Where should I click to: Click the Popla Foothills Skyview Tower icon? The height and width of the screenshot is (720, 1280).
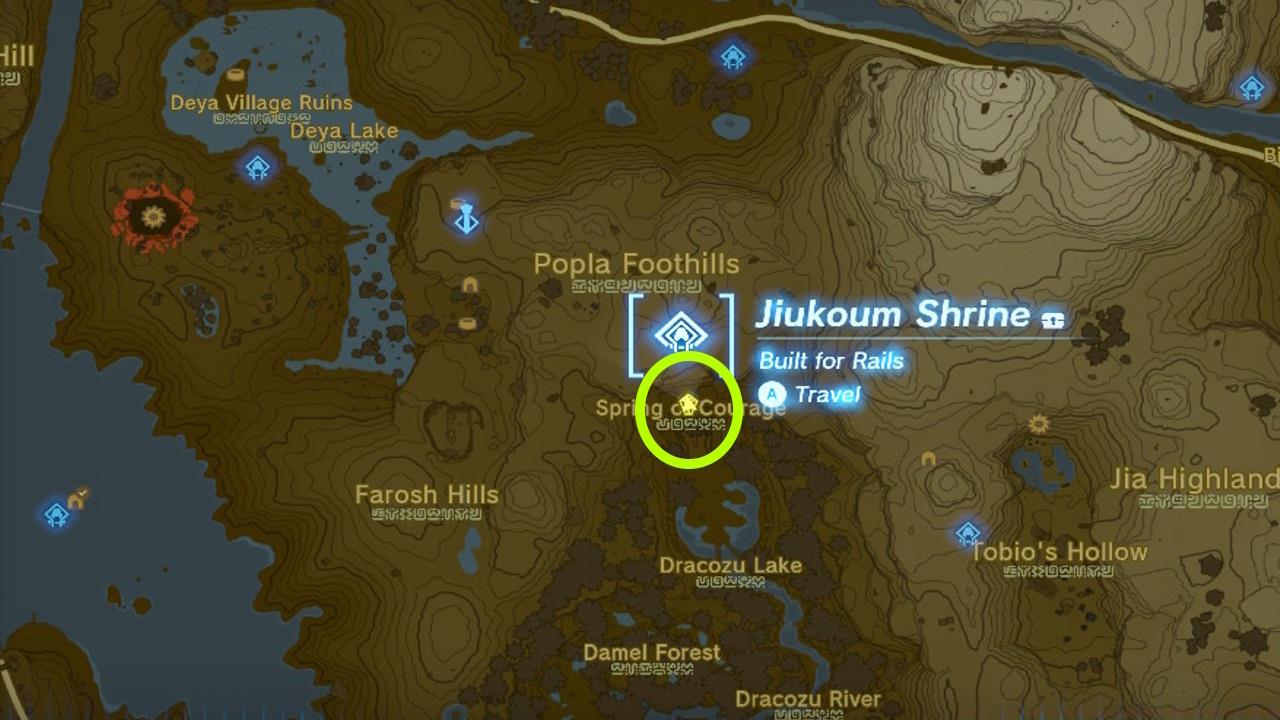(465, 218)
